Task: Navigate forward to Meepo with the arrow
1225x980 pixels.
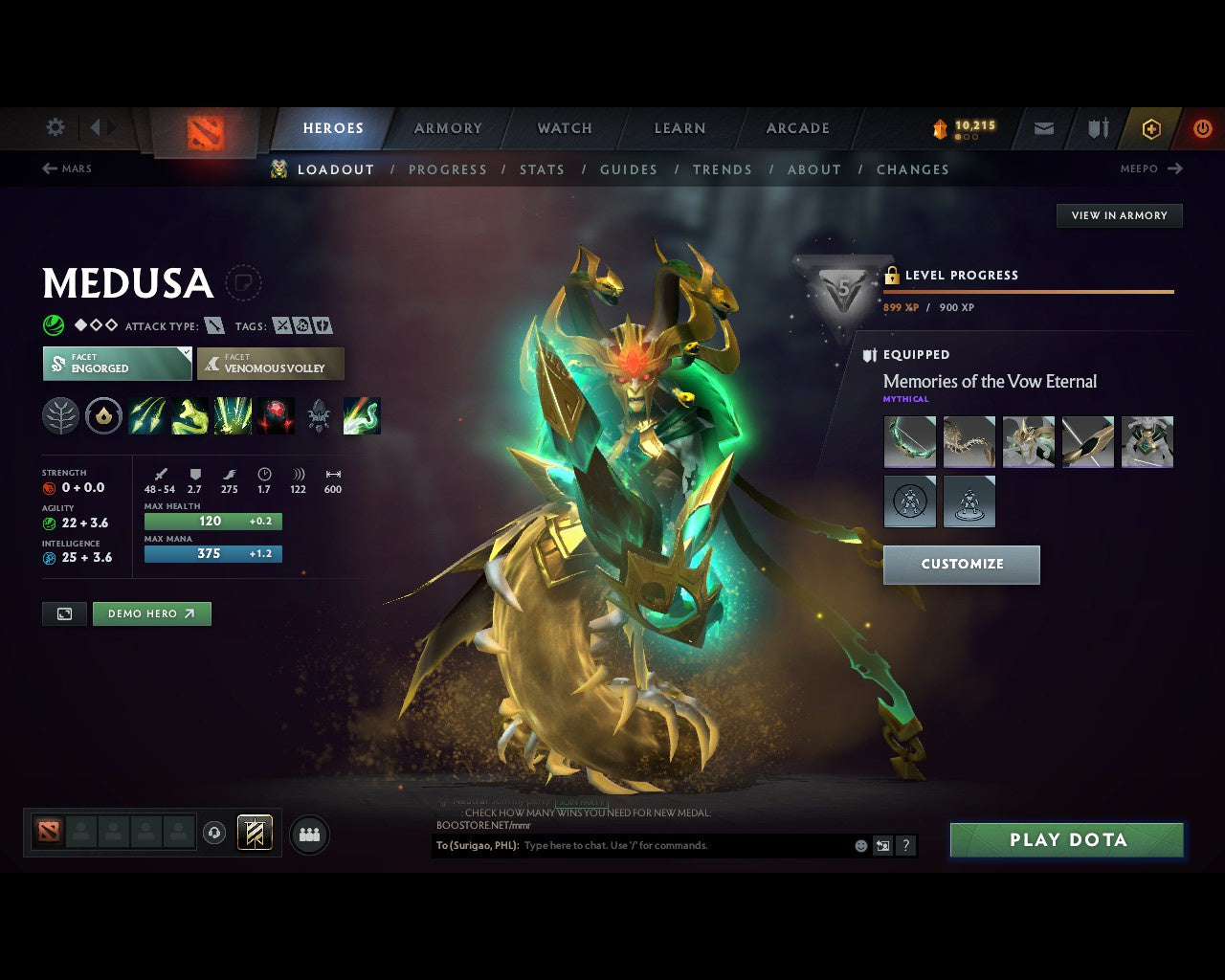Action: click(1176, 168)
